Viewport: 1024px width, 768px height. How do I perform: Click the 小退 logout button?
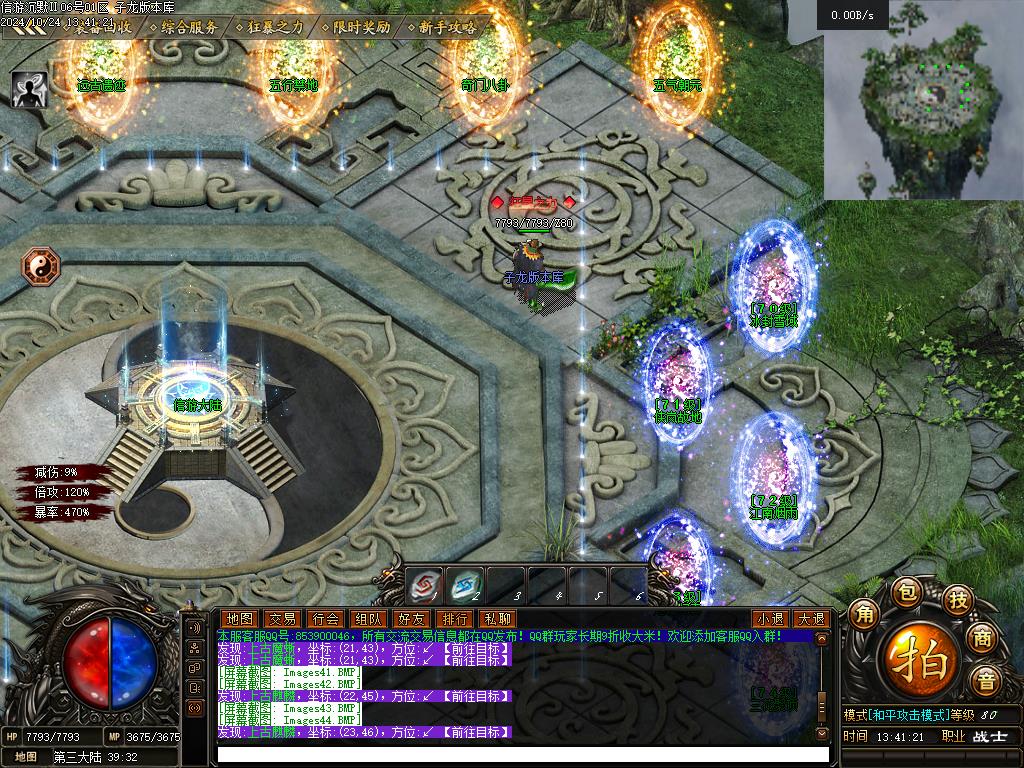(x=769, y=619)
